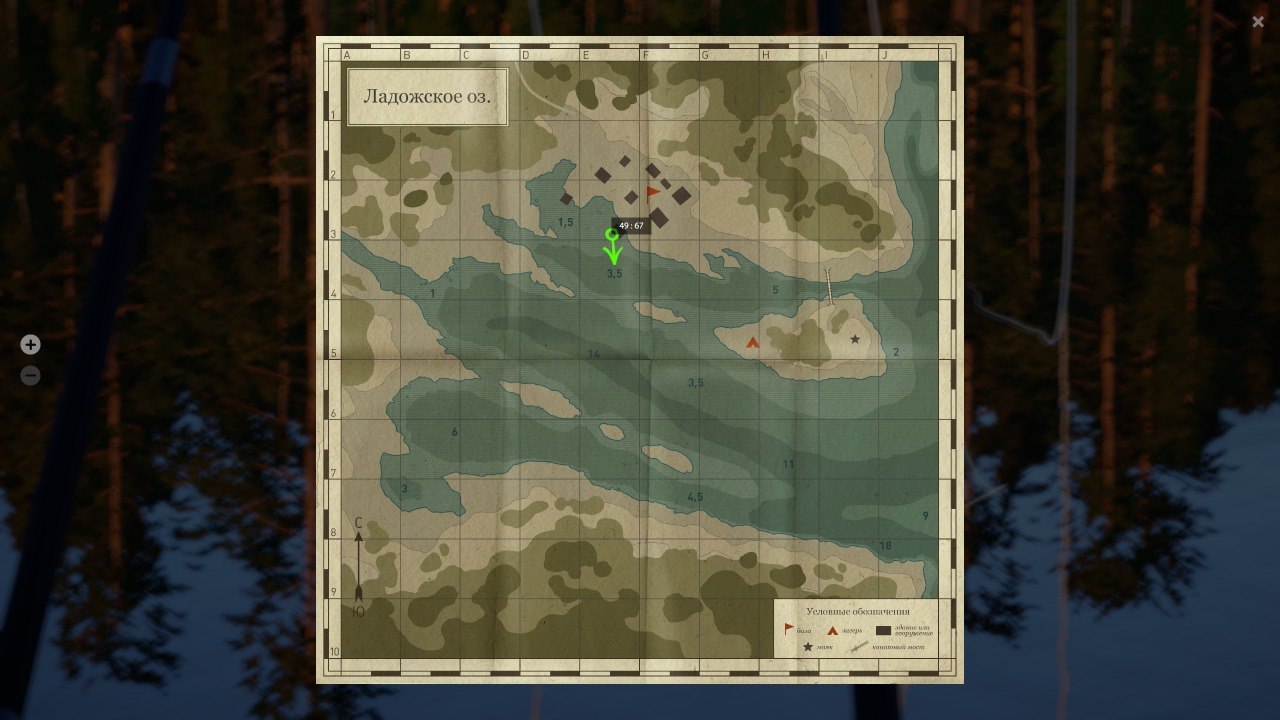Close the map view
This screenshot has height=720, width=1280.
click(x=1257, y=22)
